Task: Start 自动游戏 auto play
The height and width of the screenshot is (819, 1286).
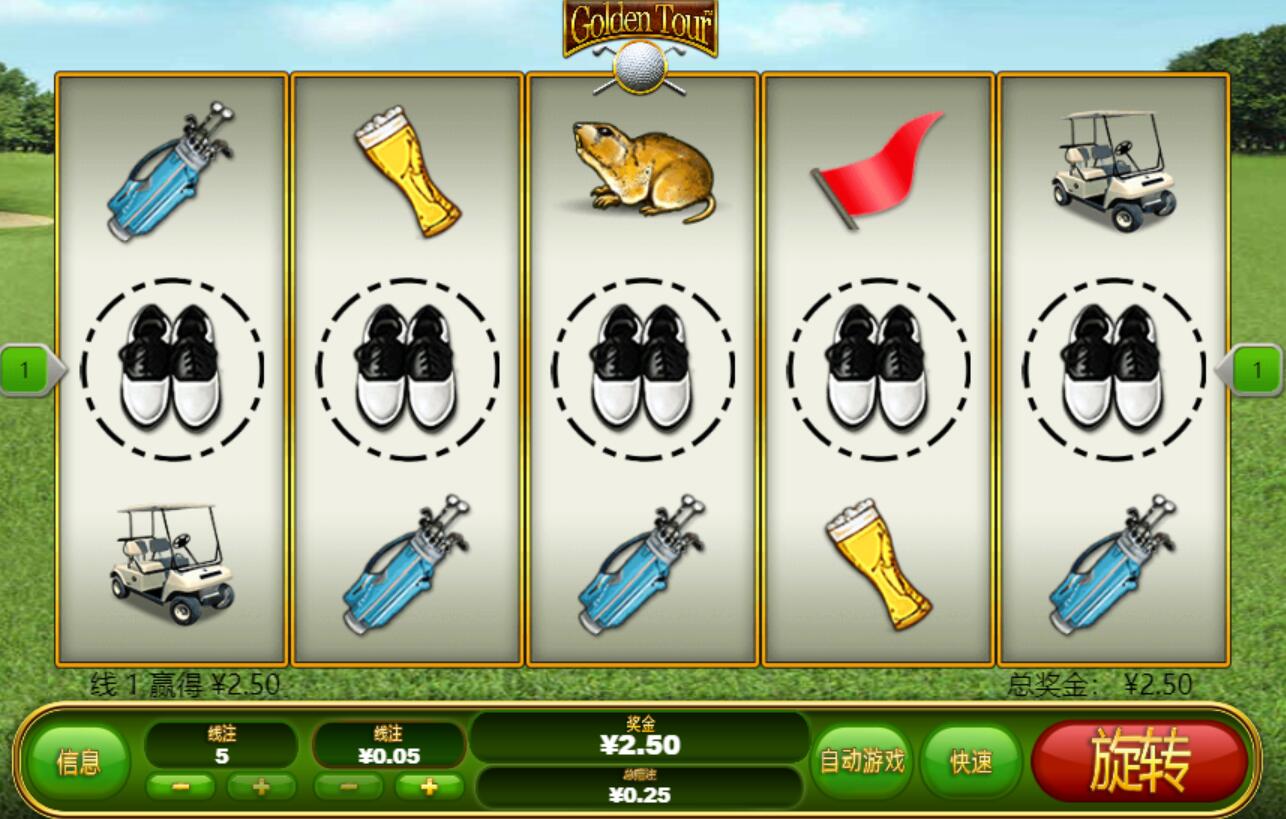Action: coord(862,762)
